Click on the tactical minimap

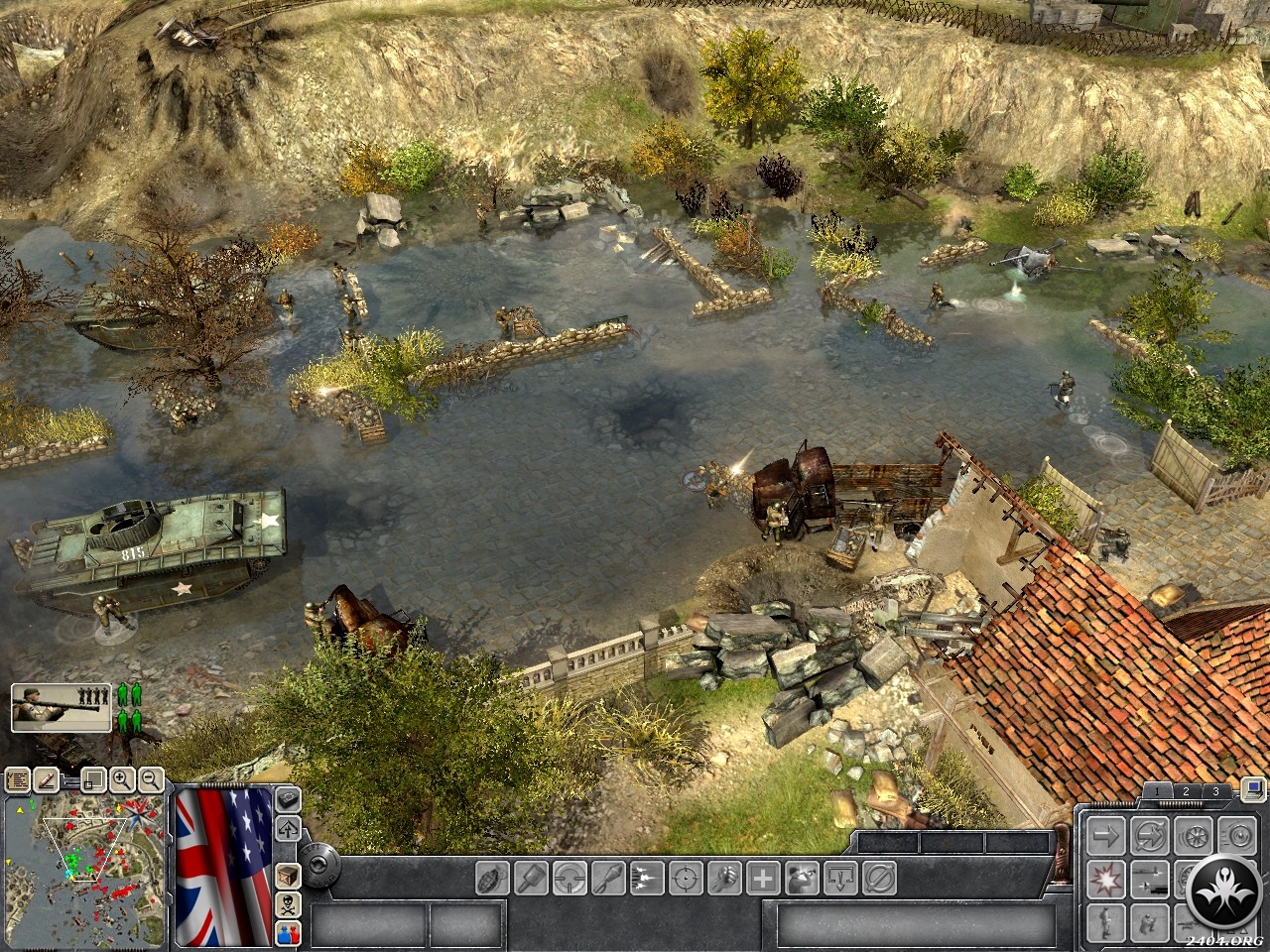pyautogui.click(x=84, y=871)
